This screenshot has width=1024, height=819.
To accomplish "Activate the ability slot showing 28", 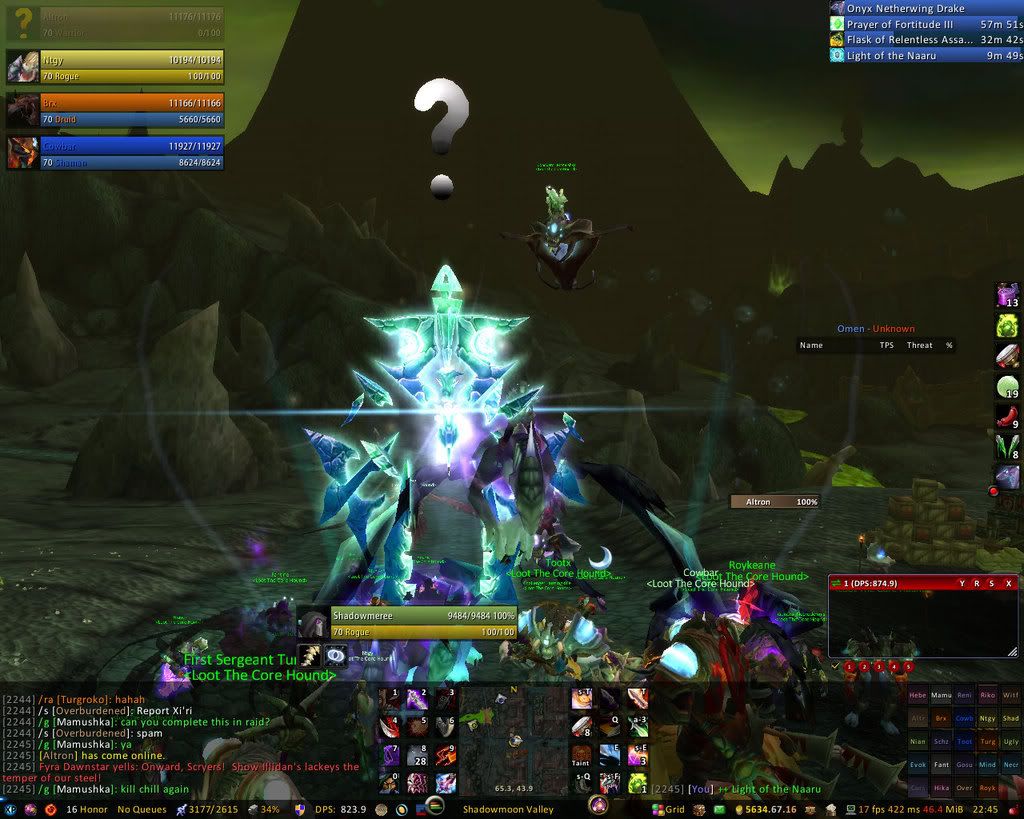I will pyautogui.click(x=418, y=756).
